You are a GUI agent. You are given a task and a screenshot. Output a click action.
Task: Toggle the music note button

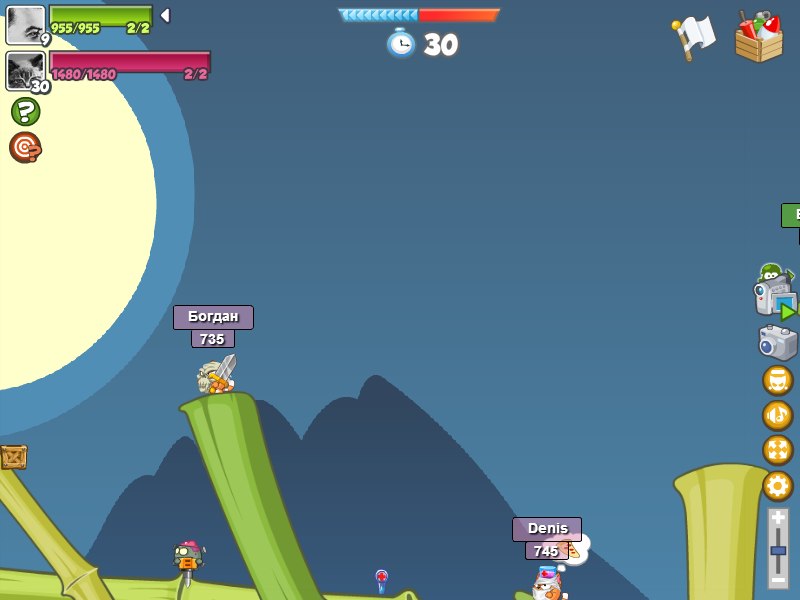(x=777, y=415)
